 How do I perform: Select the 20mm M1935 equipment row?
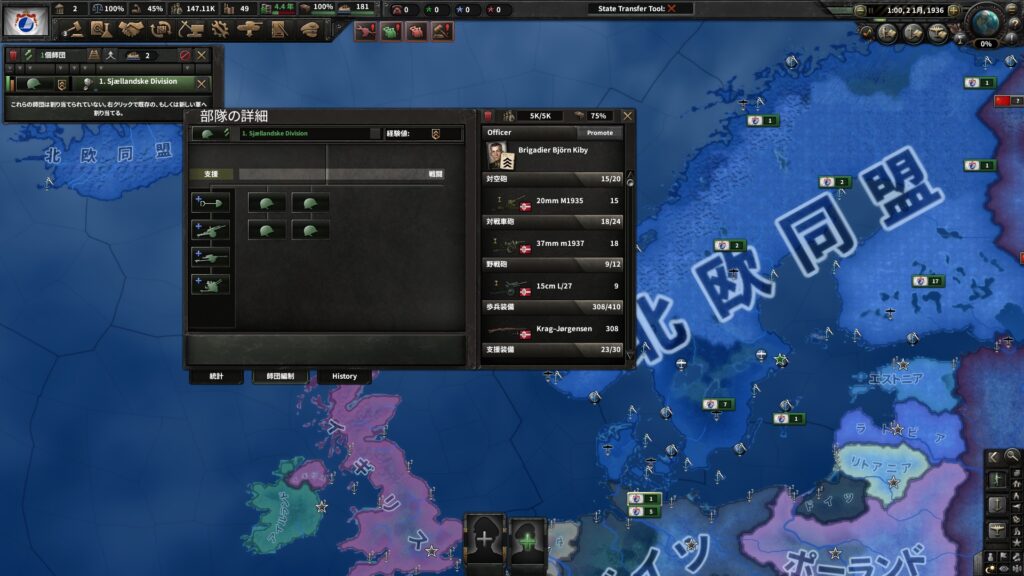pos(552,200)
